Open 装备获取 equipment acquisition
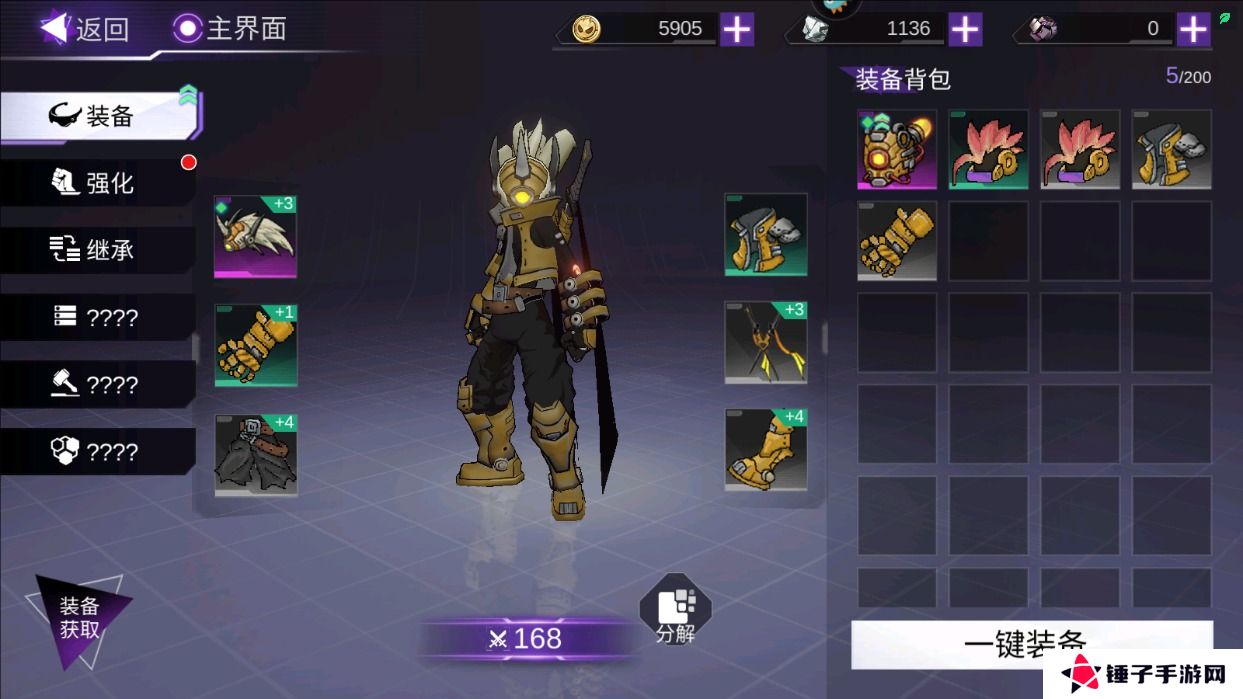Screen dimensions: 1243x699 [x=79, y=618]
